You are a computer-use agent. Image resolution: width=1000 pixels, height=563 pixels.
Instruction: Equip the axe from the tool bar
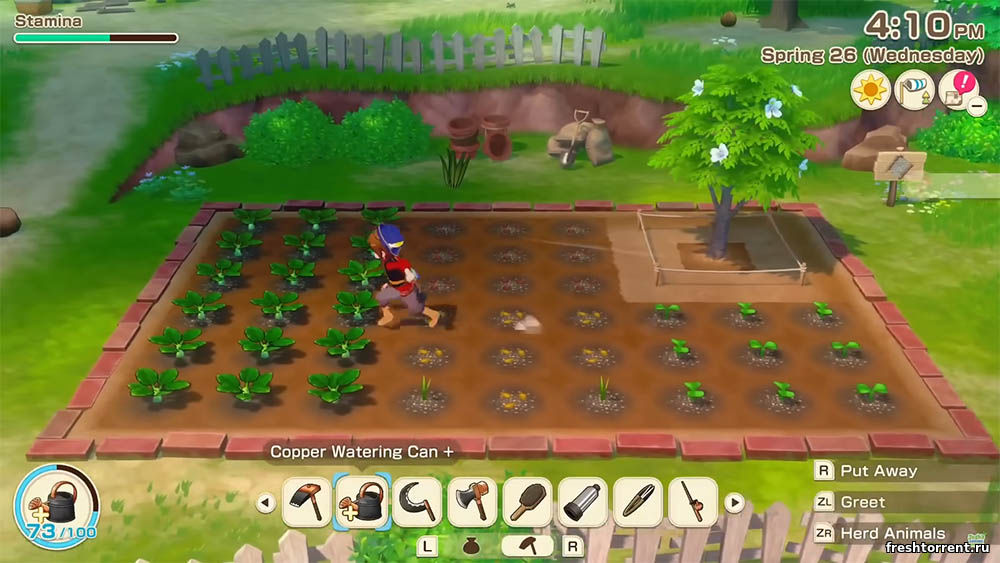click(x=472, y=502)
